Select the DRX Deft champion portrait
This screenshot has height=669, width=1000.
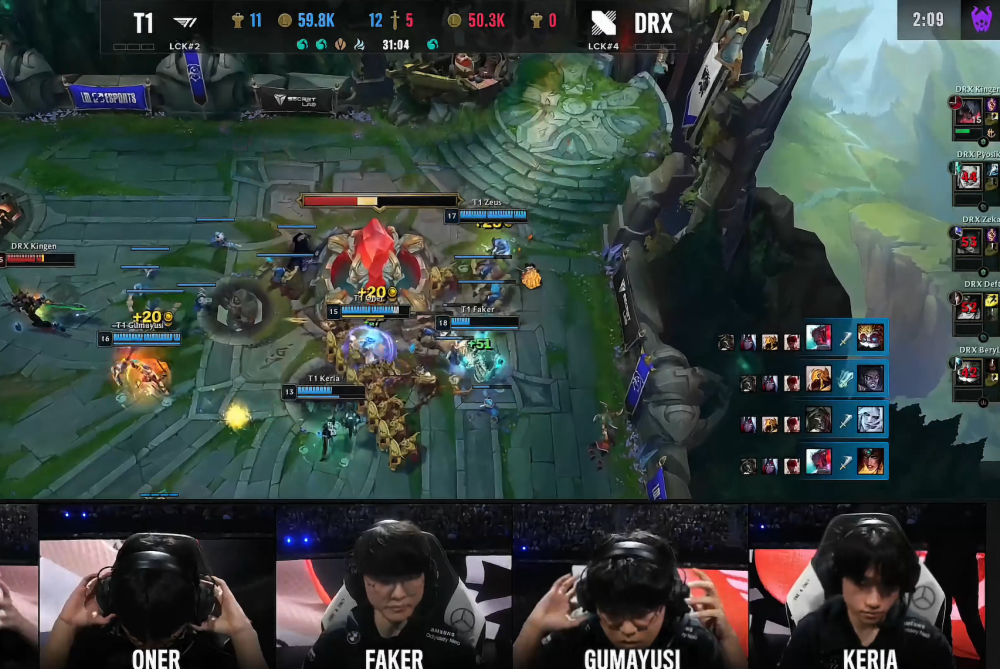(x=968, y=307)
